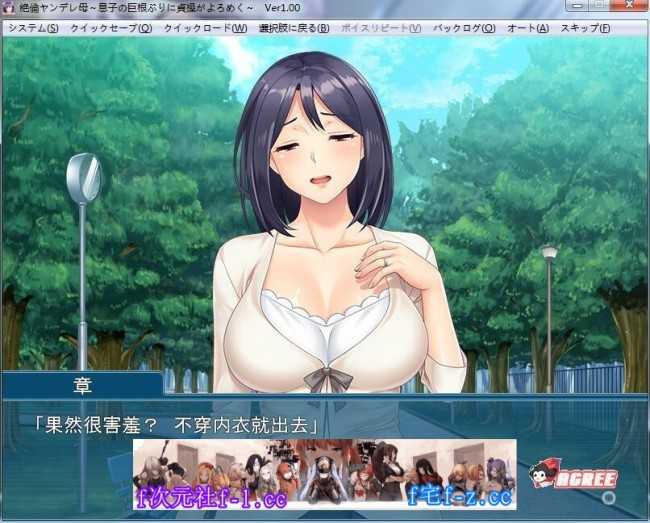Choose クイックロード to quick load

205,28
